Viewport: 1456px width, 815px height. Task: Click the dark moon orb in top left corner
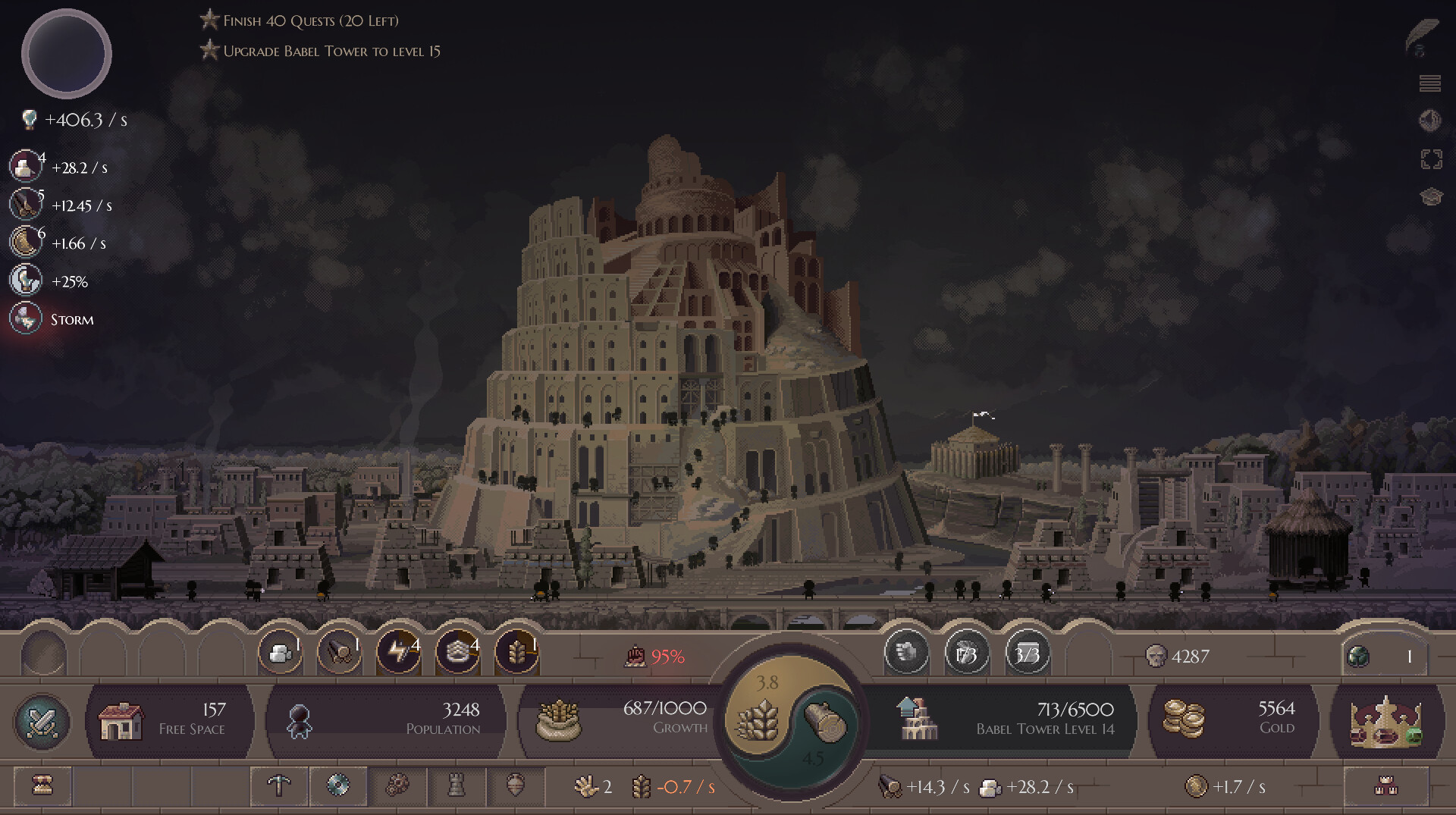(x=66, y=53)
